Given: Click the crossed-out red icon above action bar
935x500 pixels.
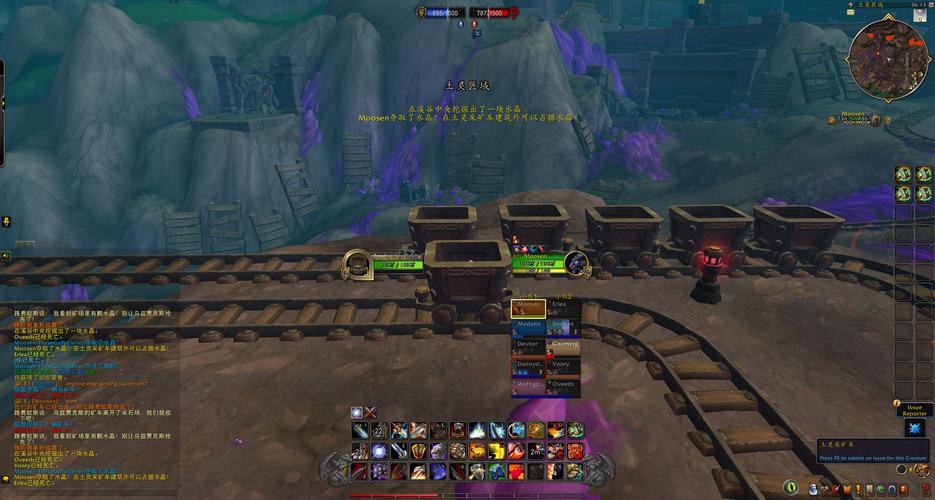Looking at the screenshot, I should pyautogui.click(x=370, y=412).
